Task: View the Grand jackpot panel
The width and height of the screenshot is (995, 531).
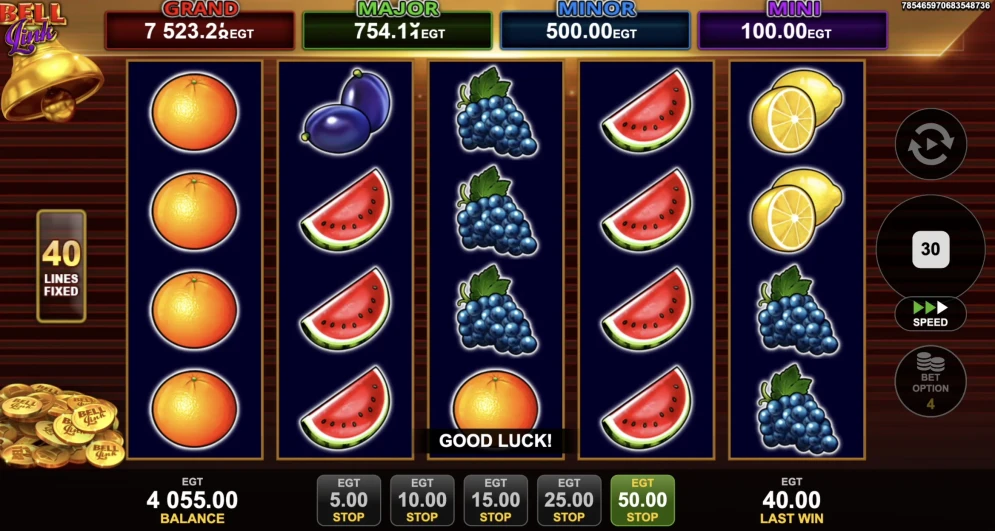Action: (200, 30)
